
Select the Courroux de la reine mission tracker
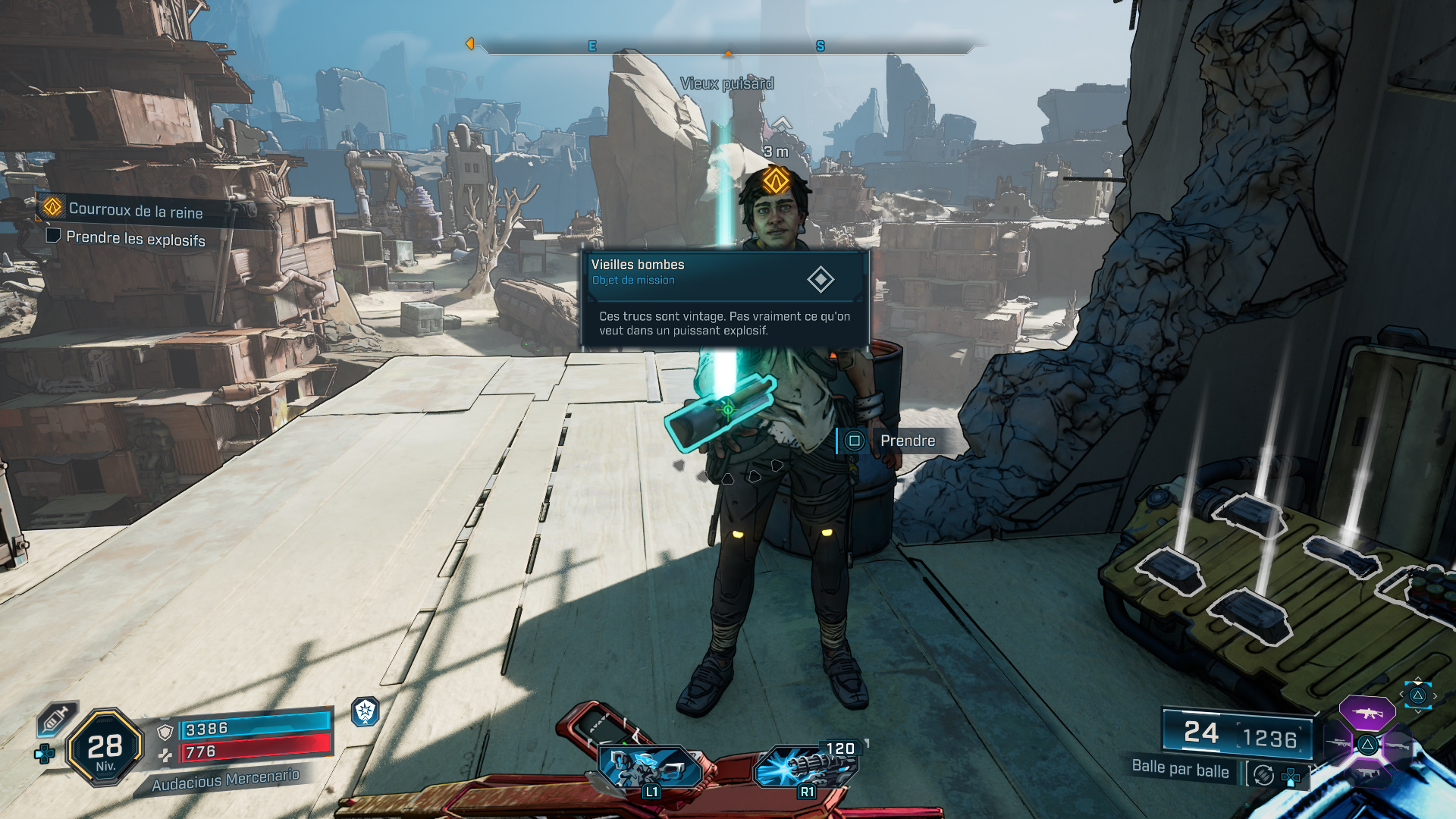pos(135,209)
